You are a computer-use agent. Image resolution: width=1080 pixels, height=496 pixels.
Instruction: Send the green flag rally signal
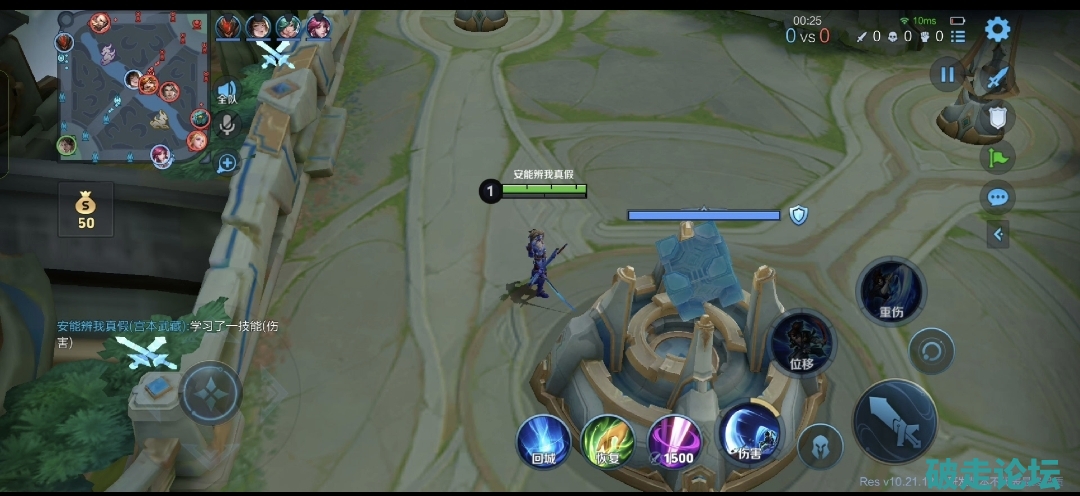tap(997, 157)
